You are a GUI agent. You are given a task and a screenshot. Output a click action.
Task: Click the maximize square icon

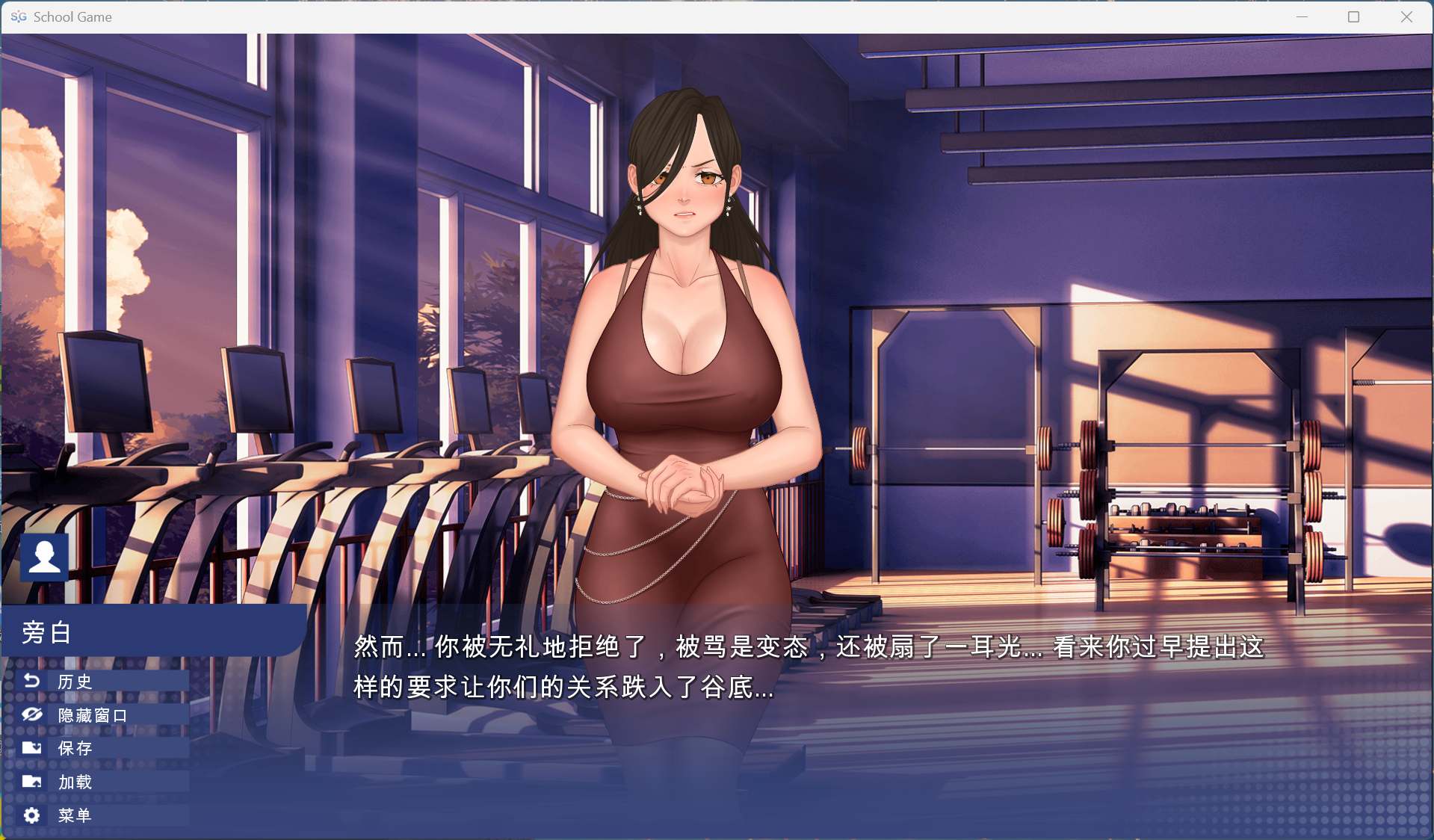(x=1354, y=16)
